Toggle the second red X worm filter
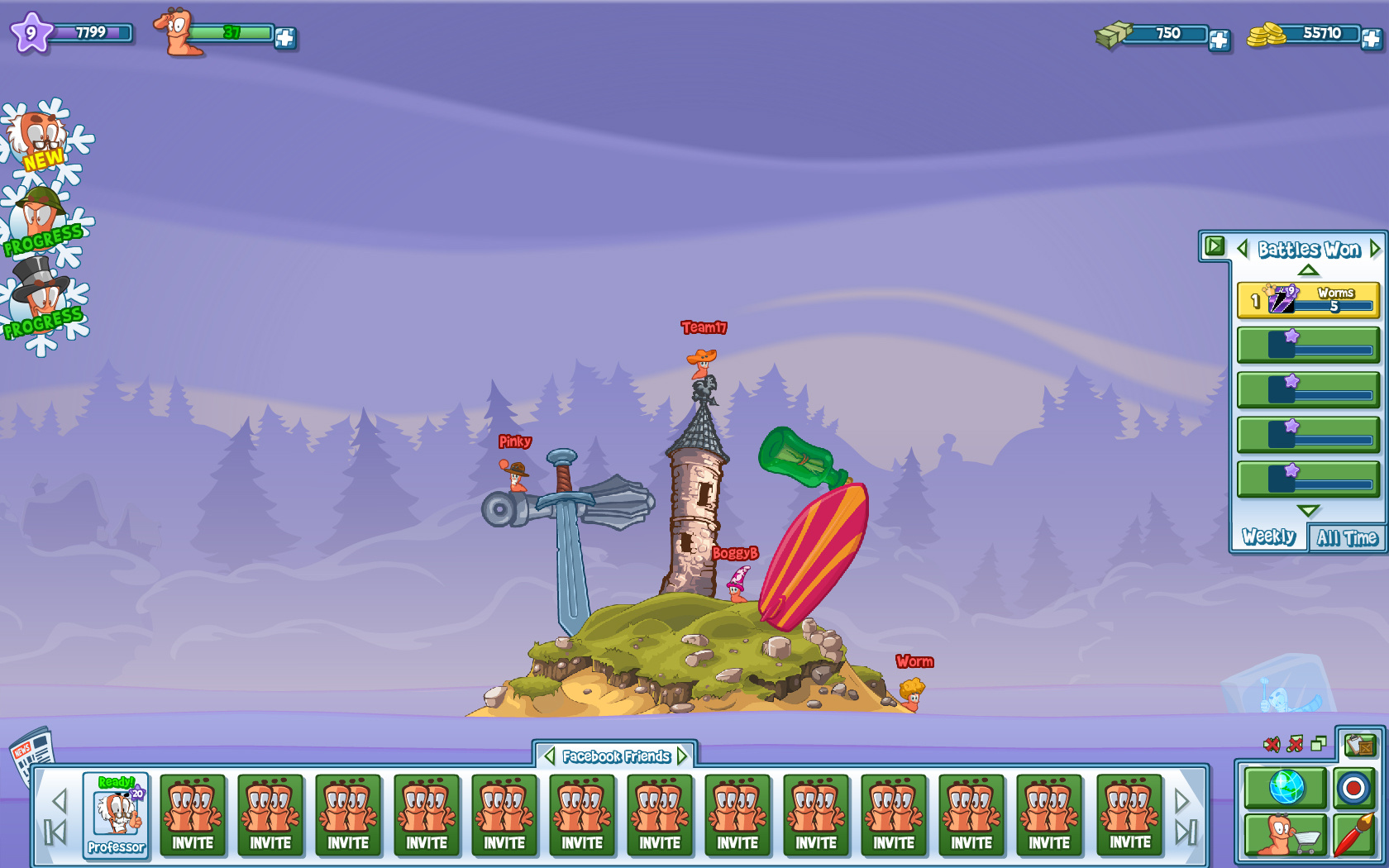This screenshot has width=1389, height=868. point(1295,744)
